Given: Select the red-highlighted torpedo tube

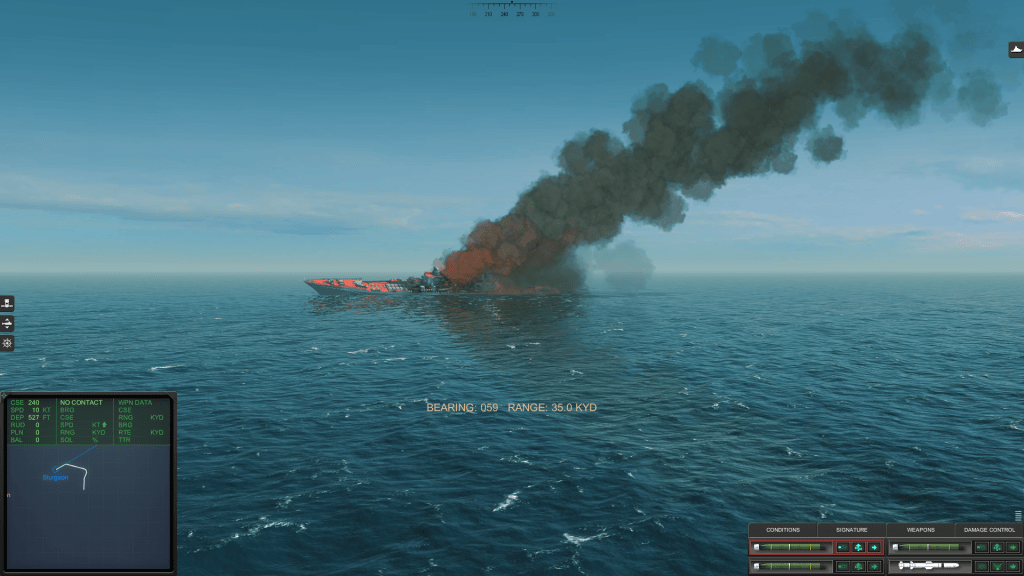Looking at the screenshot, I should [791, 547].
